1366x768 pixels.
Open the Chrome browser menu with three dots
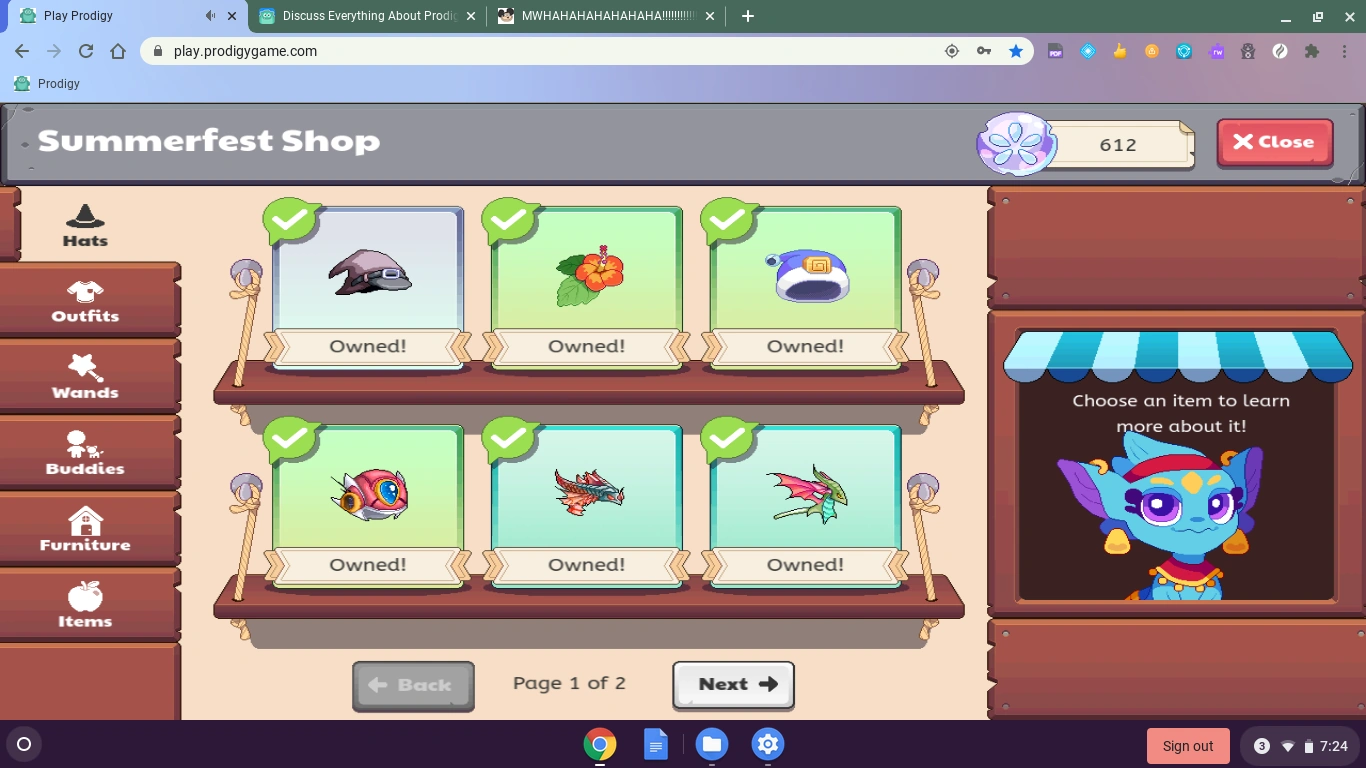[1345, 51]
